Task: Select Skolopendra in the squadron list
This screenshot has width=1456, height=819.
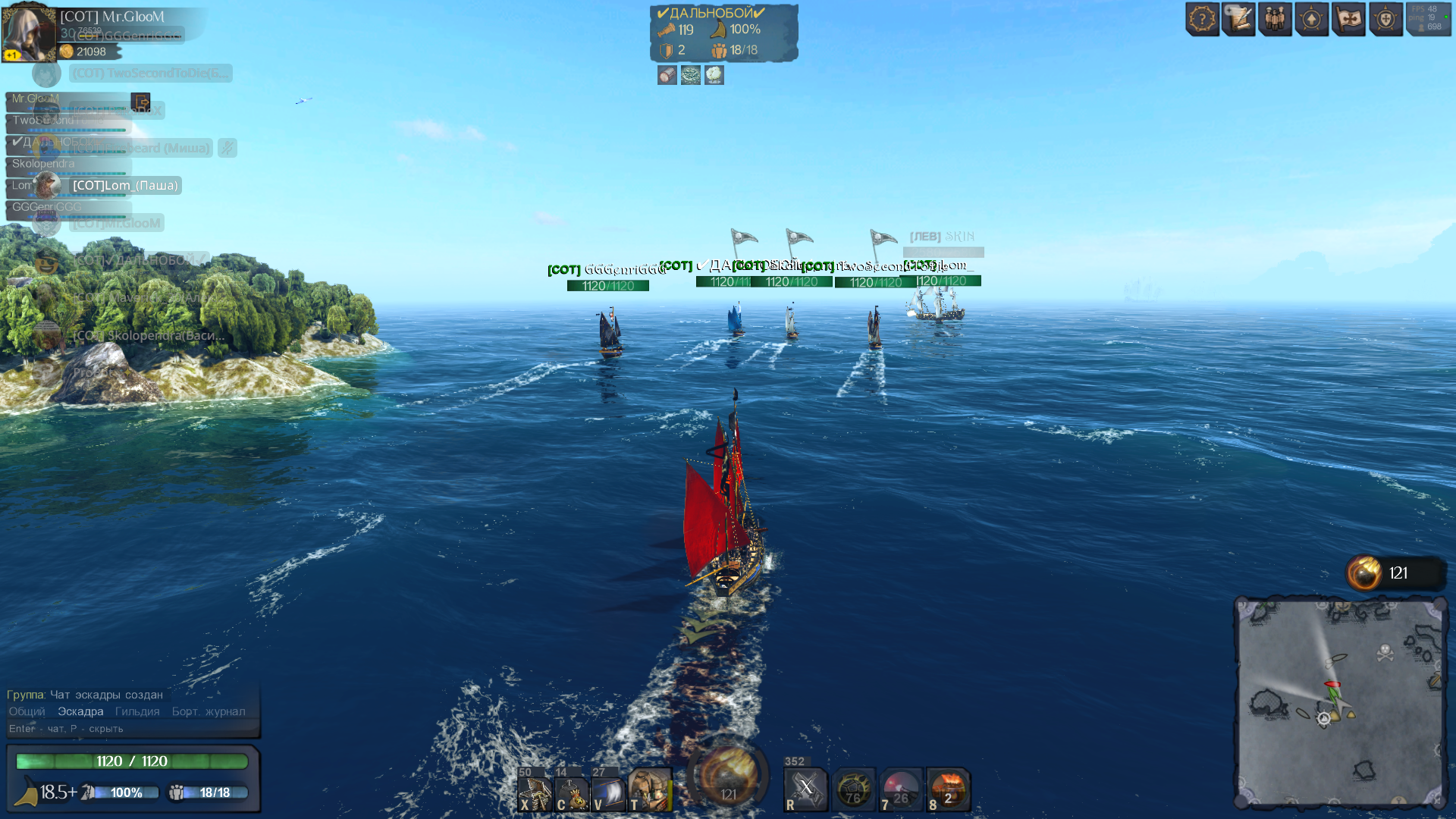Action: [44, 164]
